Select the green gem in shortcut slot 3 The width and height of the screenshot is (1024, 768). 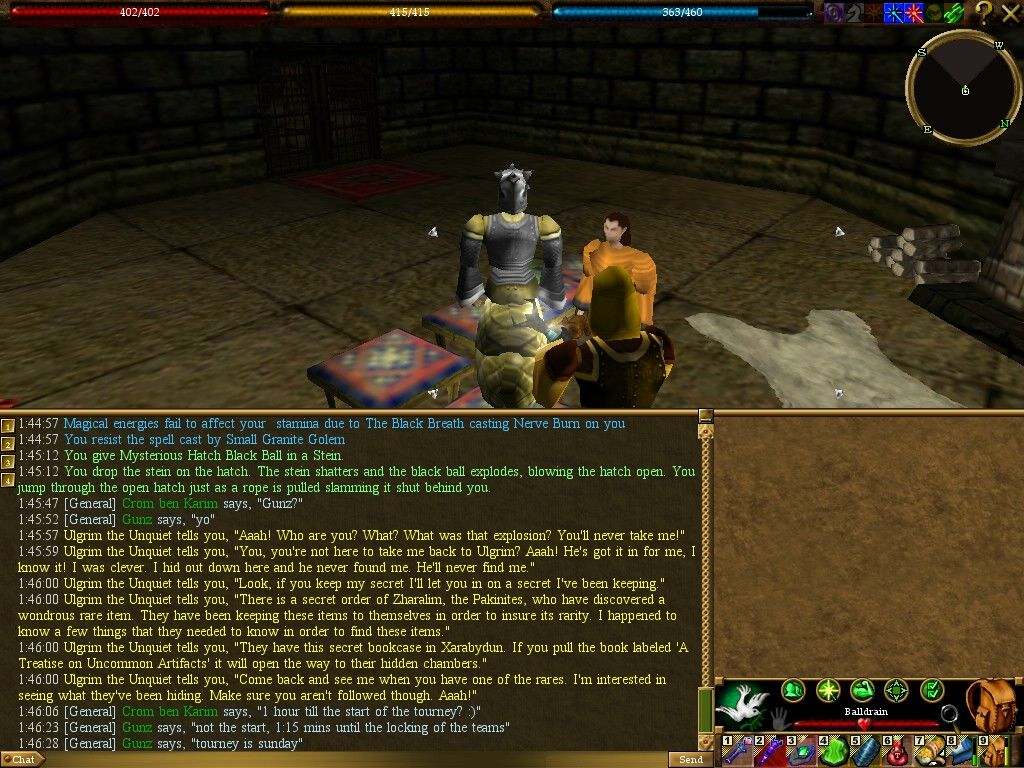click(x=801, y=752)
